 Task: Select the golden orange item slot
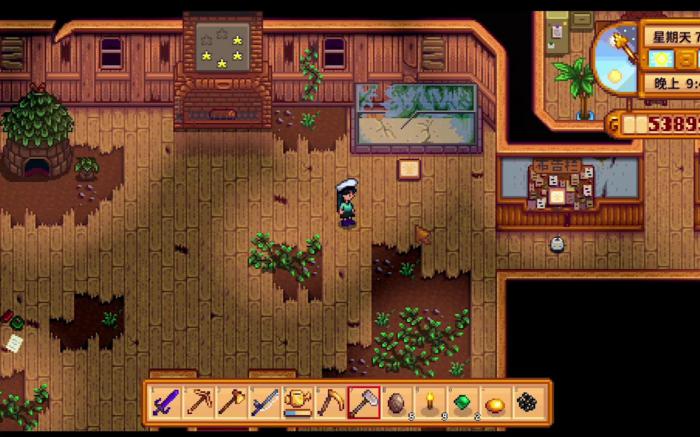point(496,403)
